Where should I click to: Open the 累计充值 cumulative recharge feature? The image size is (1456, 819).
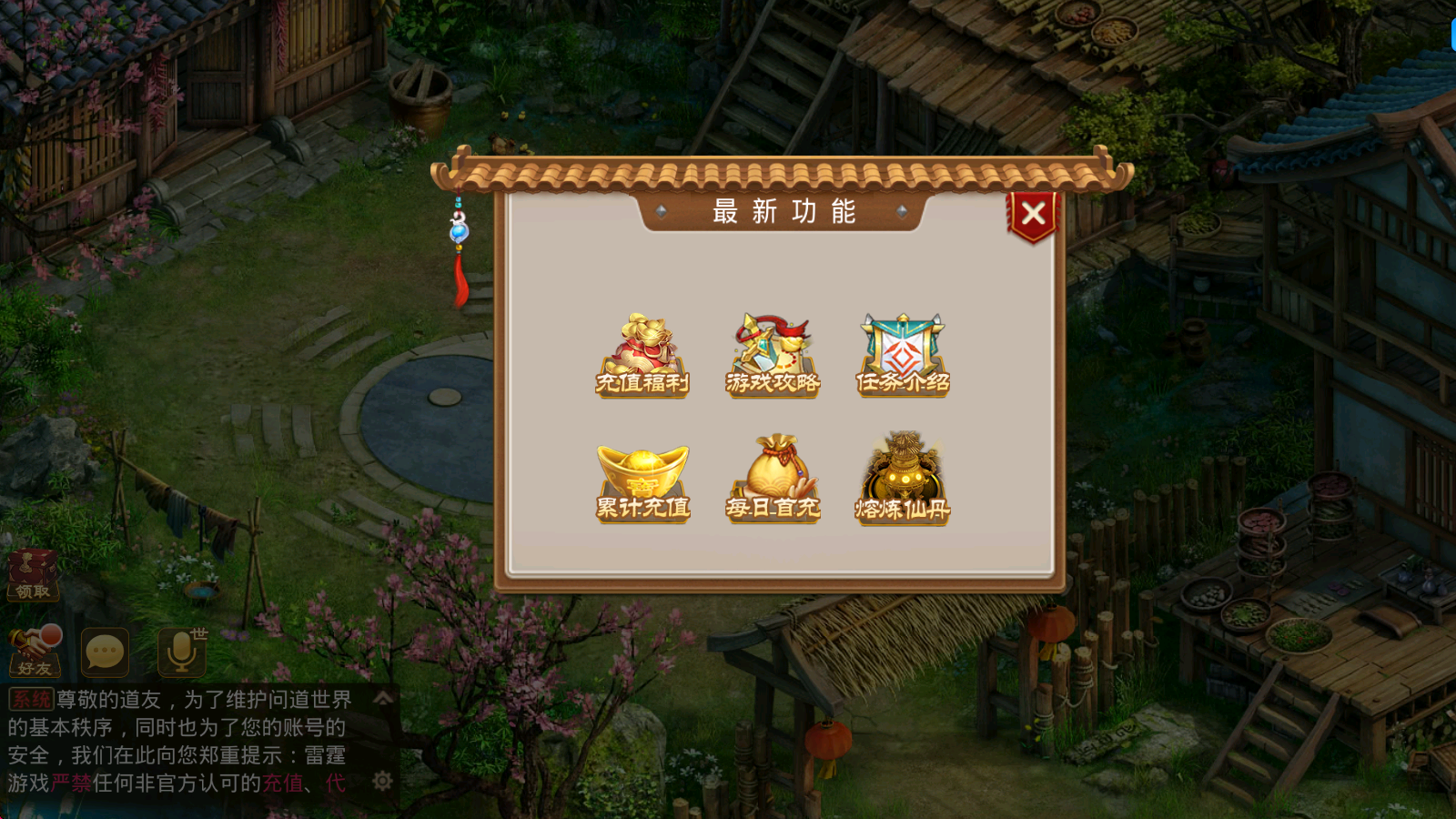[x=642, y=478]
